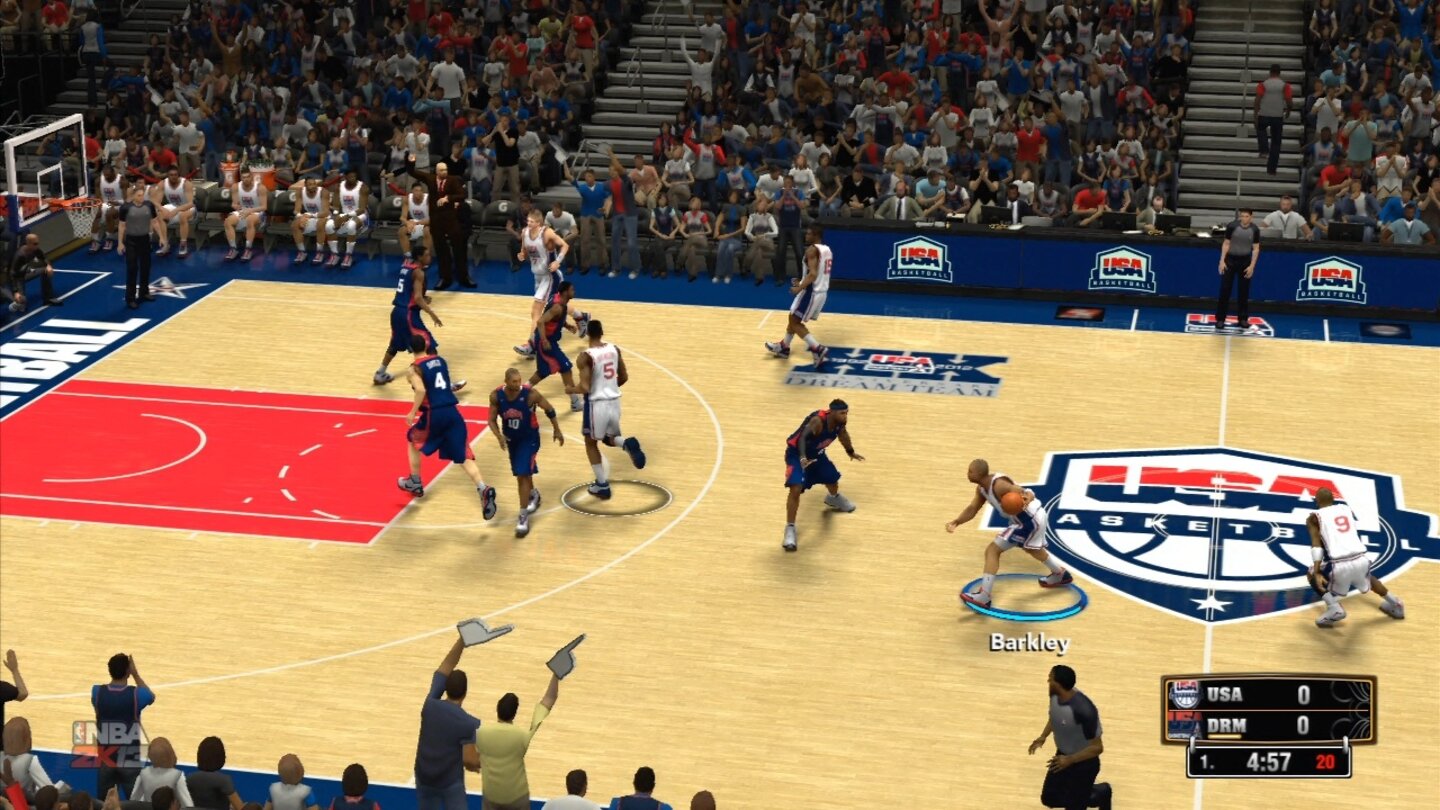Screen dimensions: 1440x810
Task: Click the game clock showing 4:57
Action: pos(1267,760)
